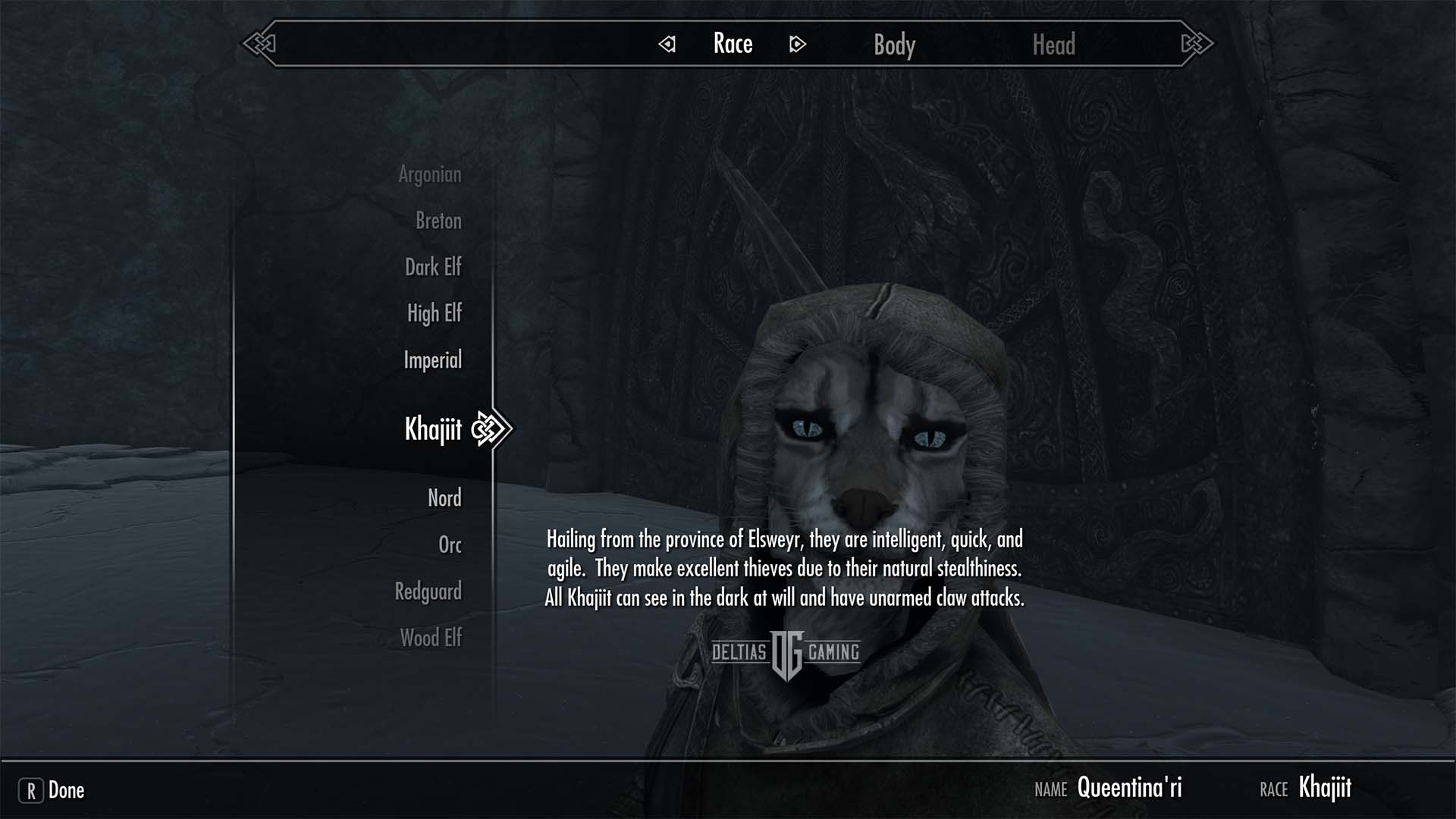Image resolution: width=1456 pixels, height=819 pixels.
Task: Choose Breton from the race list
Action: click(x=438, y=221)
